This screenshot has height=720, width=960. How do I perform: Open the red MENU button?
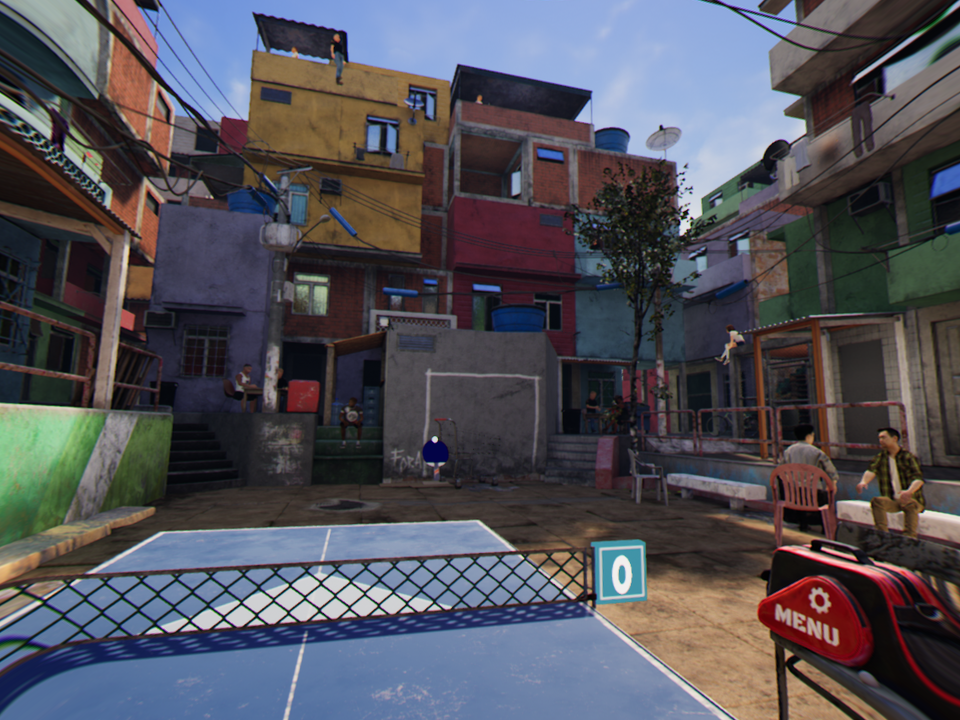pyautogui.click(x=814, y=617)
